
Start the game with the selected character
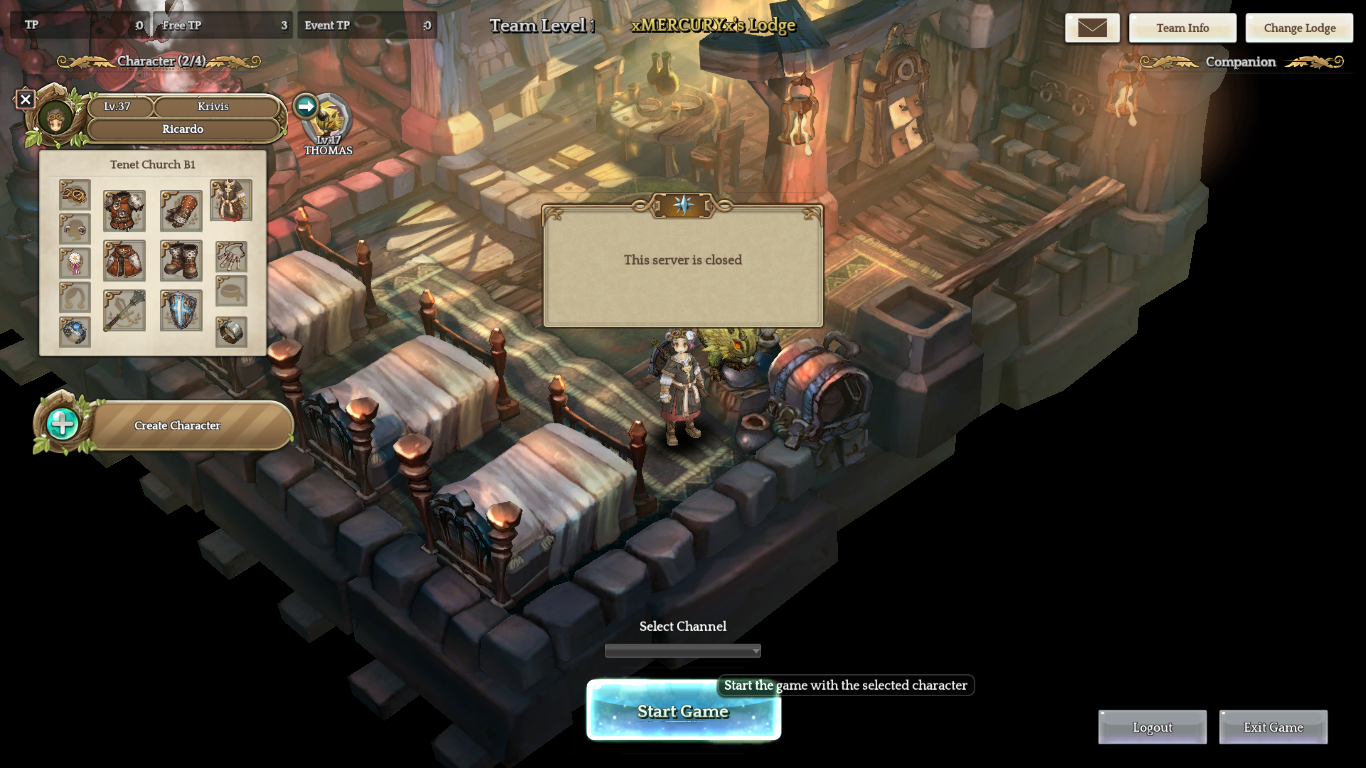[x=683, y=711]
